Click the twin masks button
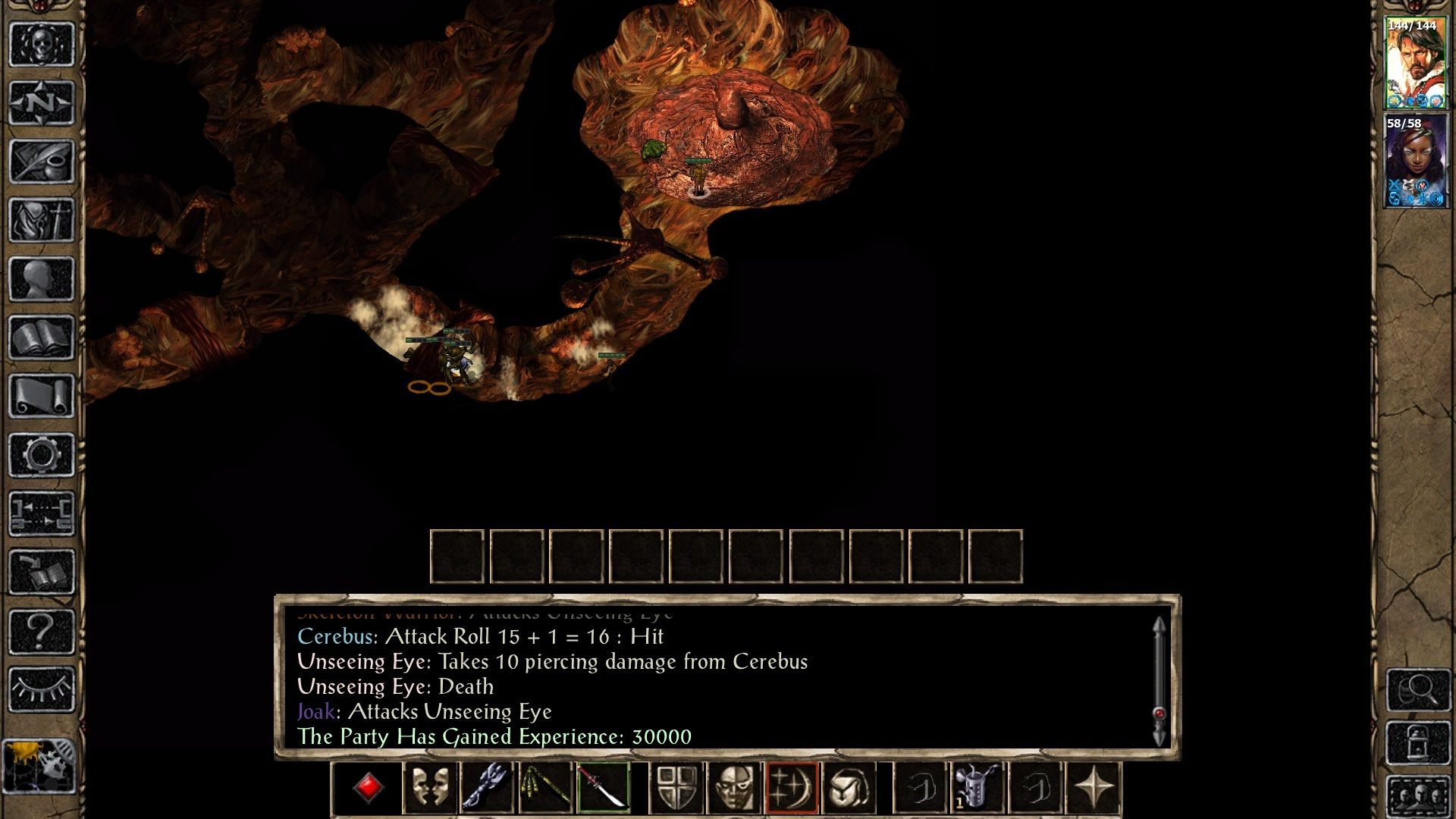The height and width of the screenshot is (819, 1456). point(429,788)
